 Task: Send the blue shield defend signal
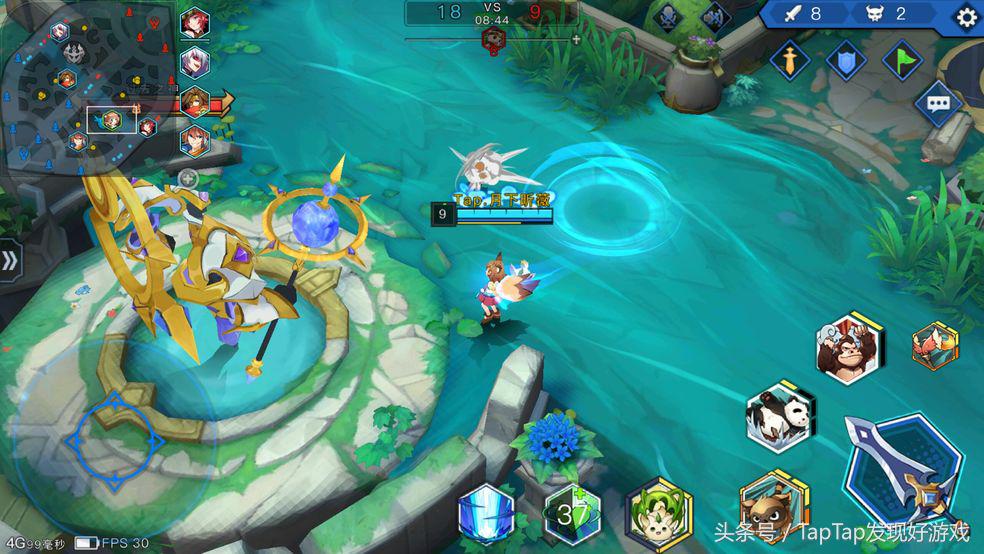point(846,60)
